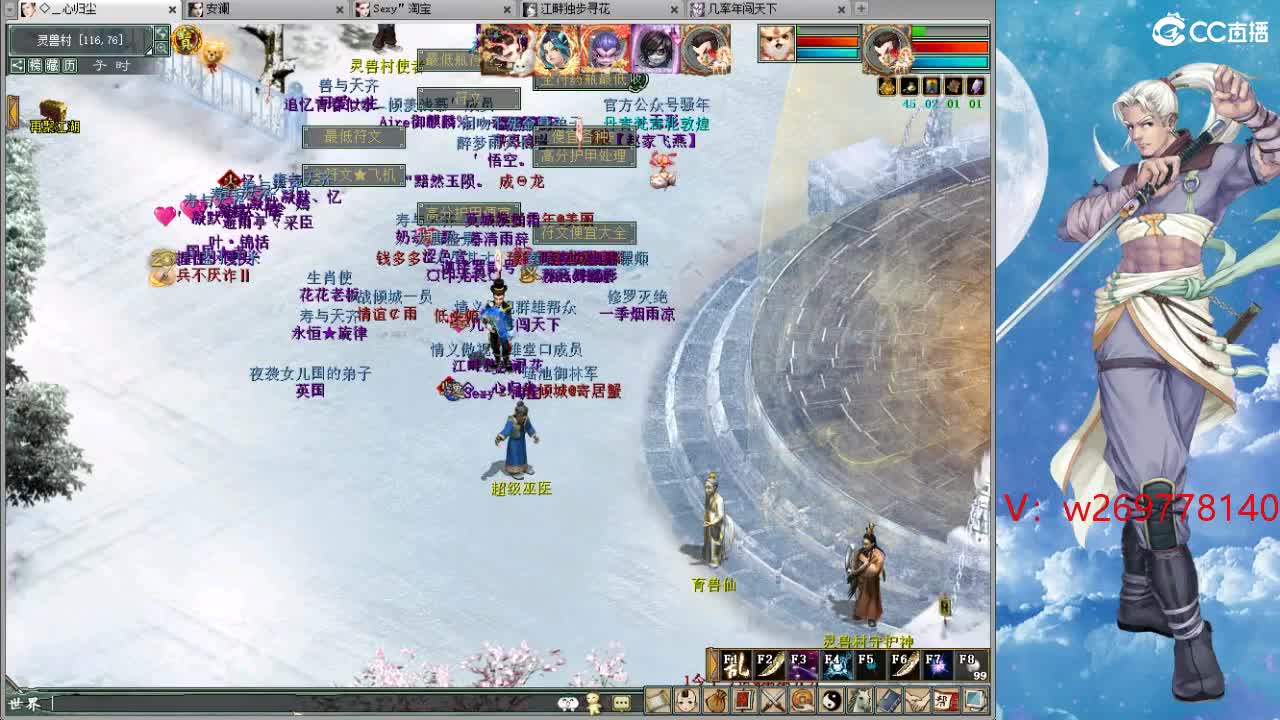The width and height of the screenshot is (1280, 720).
Task: Expand the minimap with the magnifier control
Action: click(163, 47)
